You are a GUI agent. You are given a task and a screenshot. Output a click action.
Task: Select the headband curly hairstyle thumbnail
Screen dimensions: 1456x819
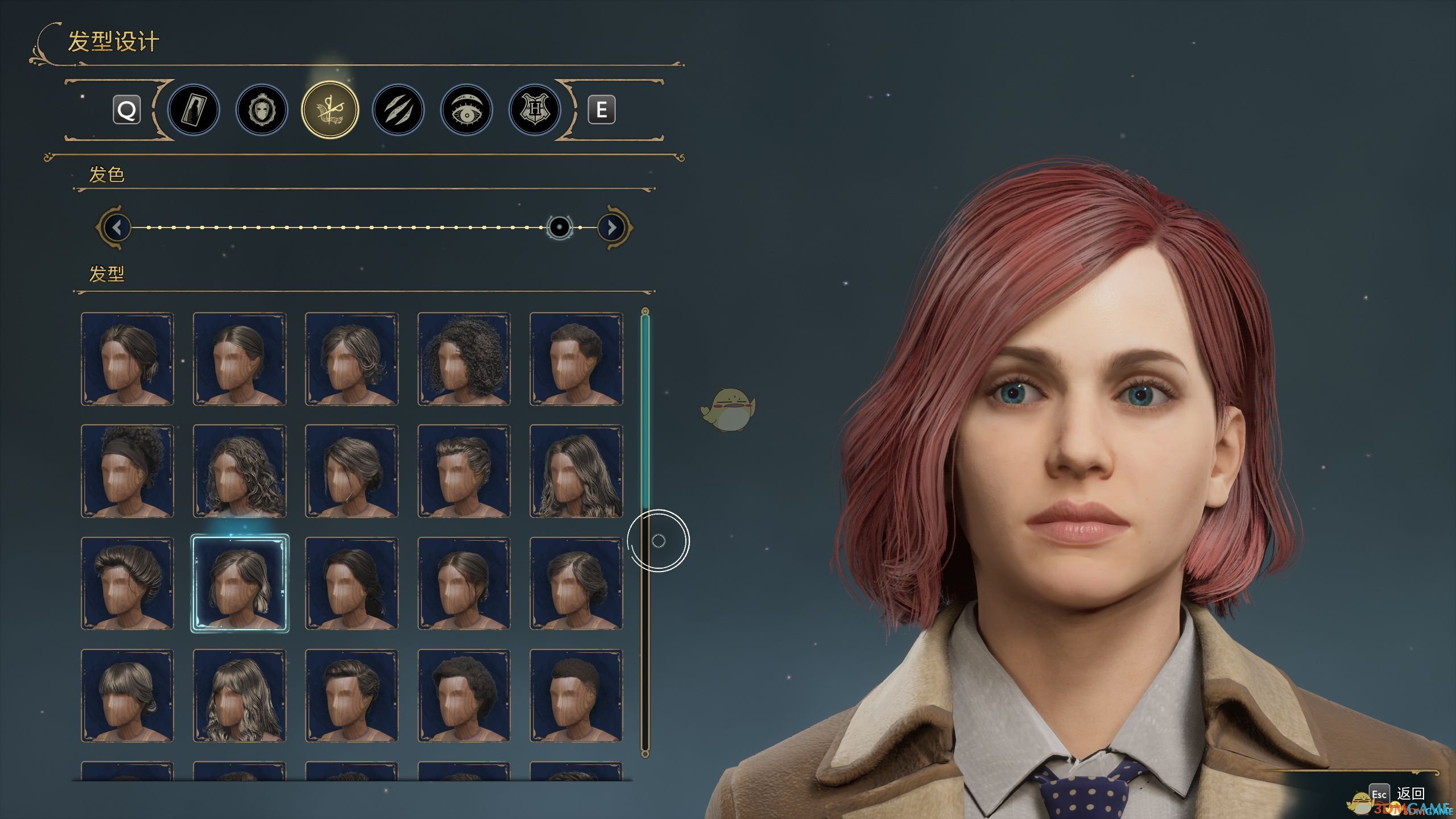(127, 471)
